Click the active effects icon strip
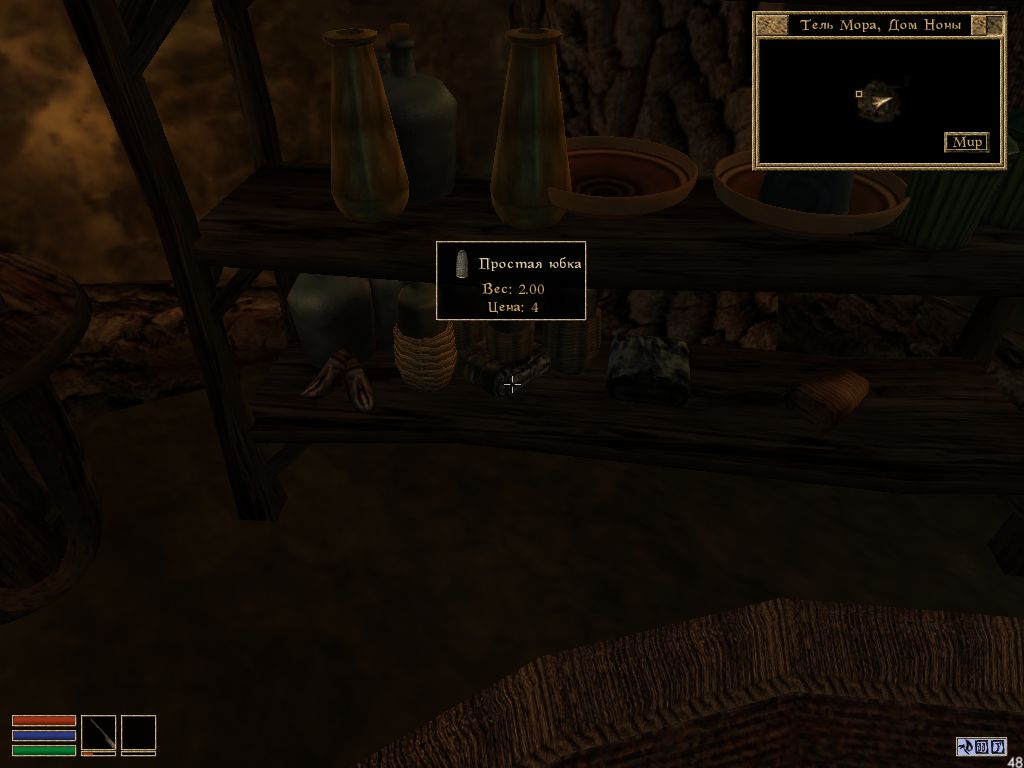This screenshot has width=1024, height=768. point(981,746)
